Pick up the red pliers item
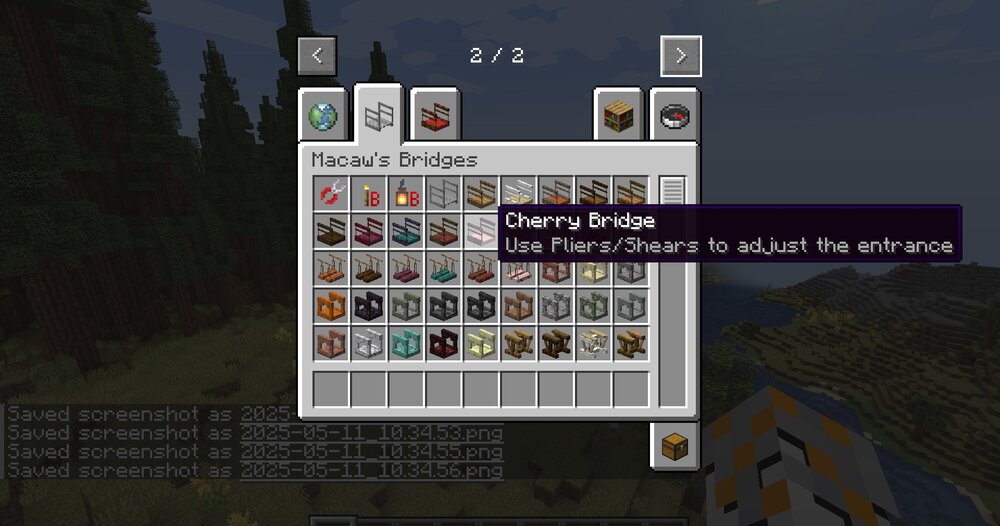Image resolution: width=1000 pixels, height=526 pixels. pos(331,194)
